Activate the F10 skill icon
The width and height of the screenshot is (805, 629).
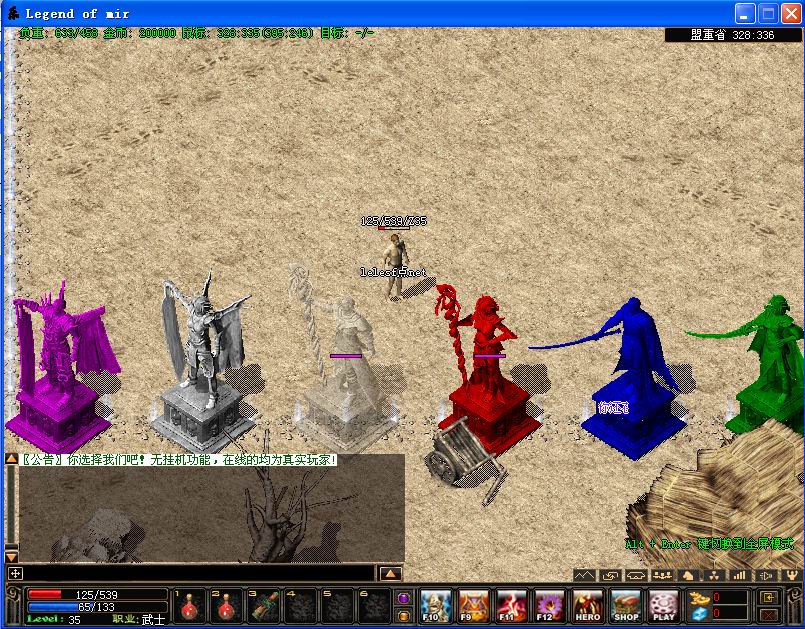pyautogui.click(x=435, y=605)
